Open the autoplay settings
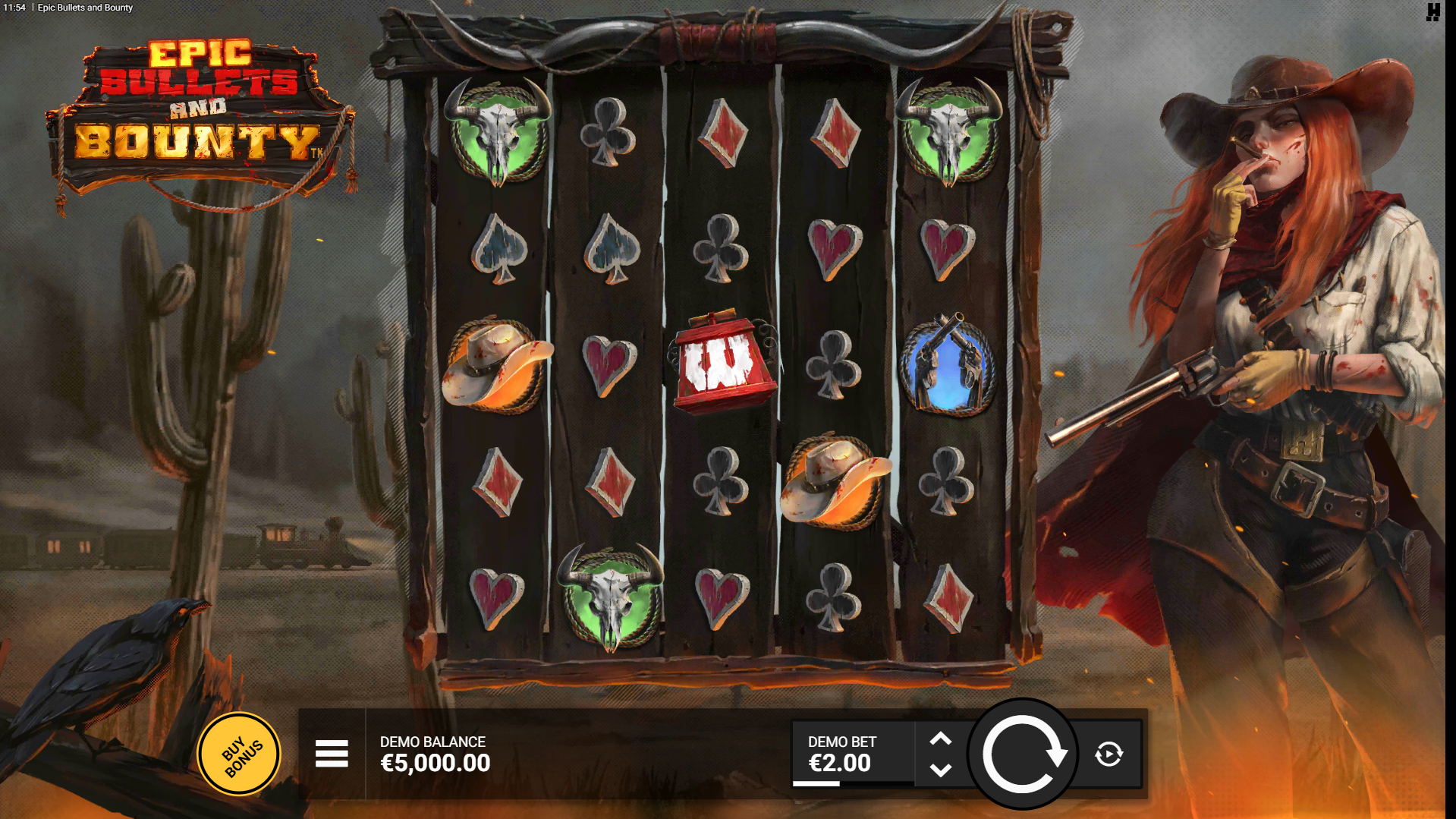This screenshot has height=819, width=1456. pyautogui.click(x=1109, y=754)
